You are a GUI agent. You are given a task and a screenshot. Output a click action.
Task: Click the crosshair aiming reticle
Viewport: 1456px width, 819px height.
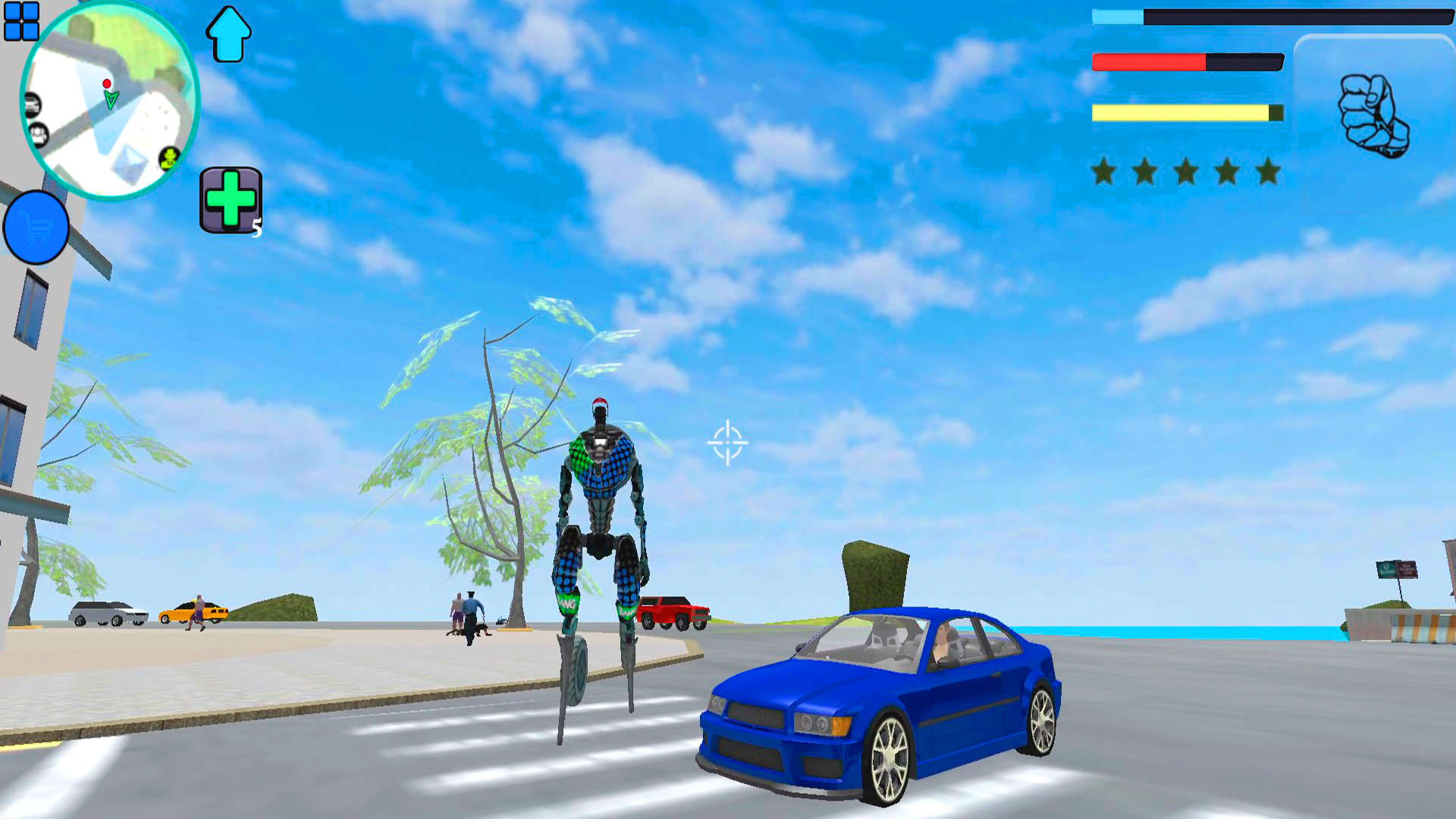727,442
